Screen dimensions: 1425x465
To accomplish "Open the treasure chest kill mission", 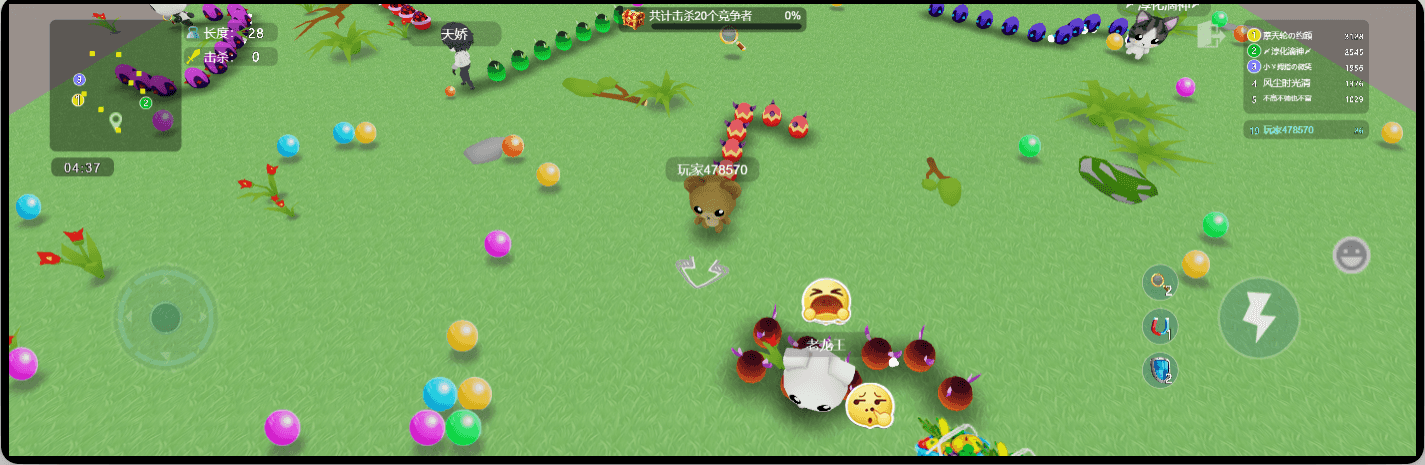I will click(633, 17).
